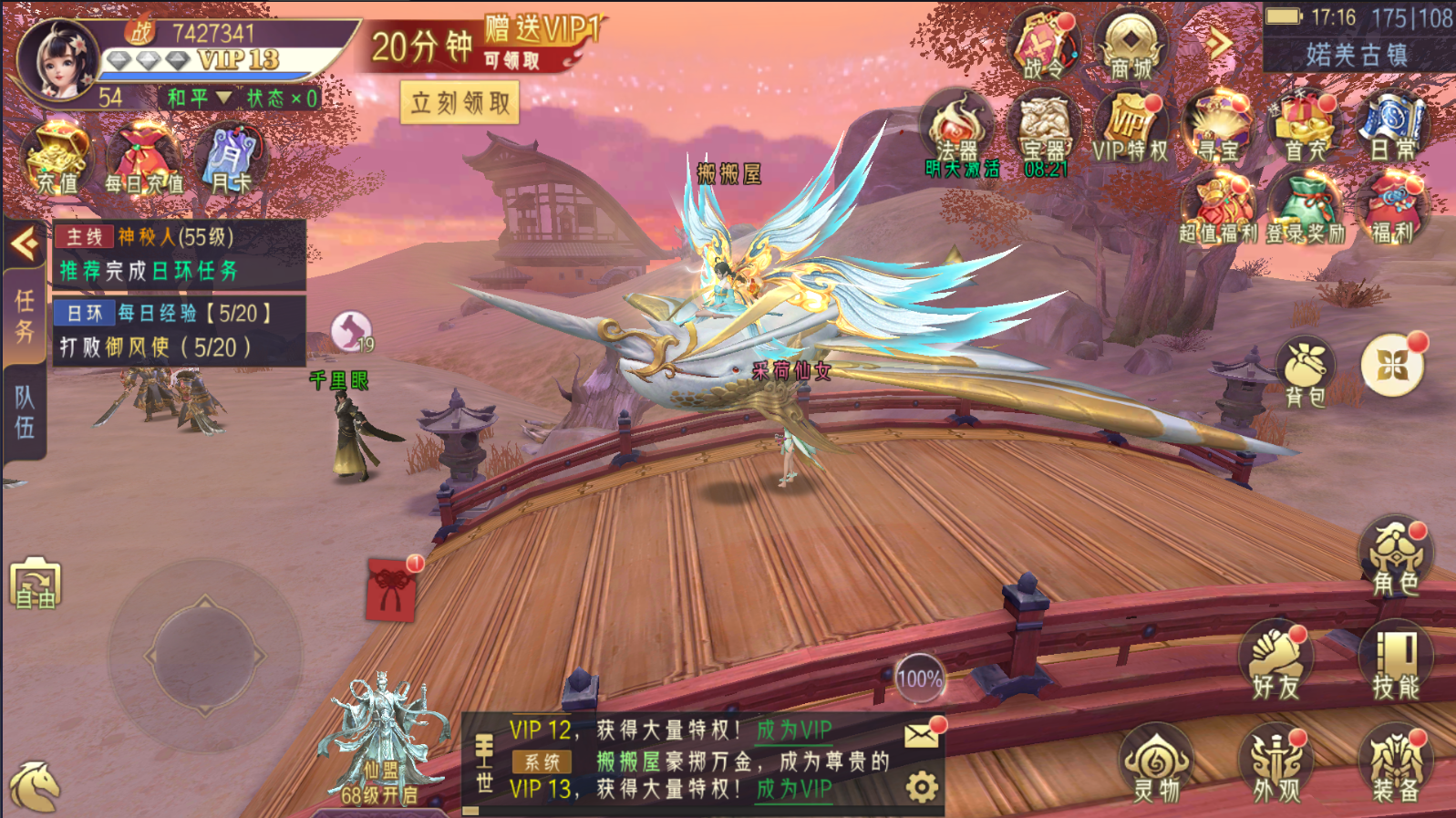The width and height of the screenshot is (1456, 818).
Task: Open the 寻宝 treasure hunt
Action: pos(1219,129)
